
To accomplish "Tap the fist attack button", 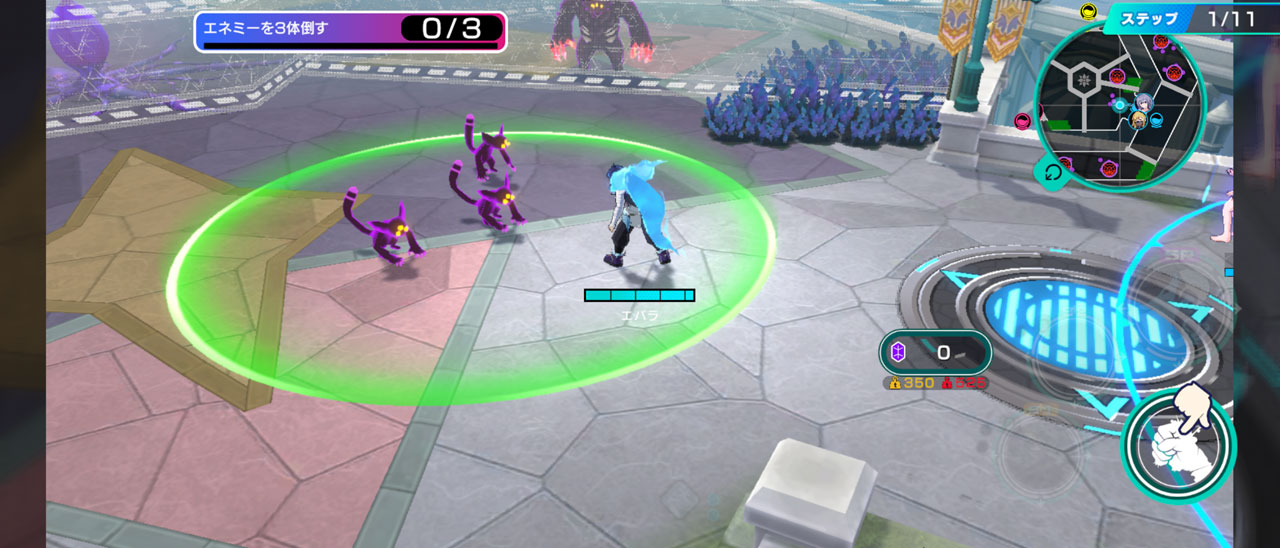I will pyautogui.click(x=1178, y=446).
